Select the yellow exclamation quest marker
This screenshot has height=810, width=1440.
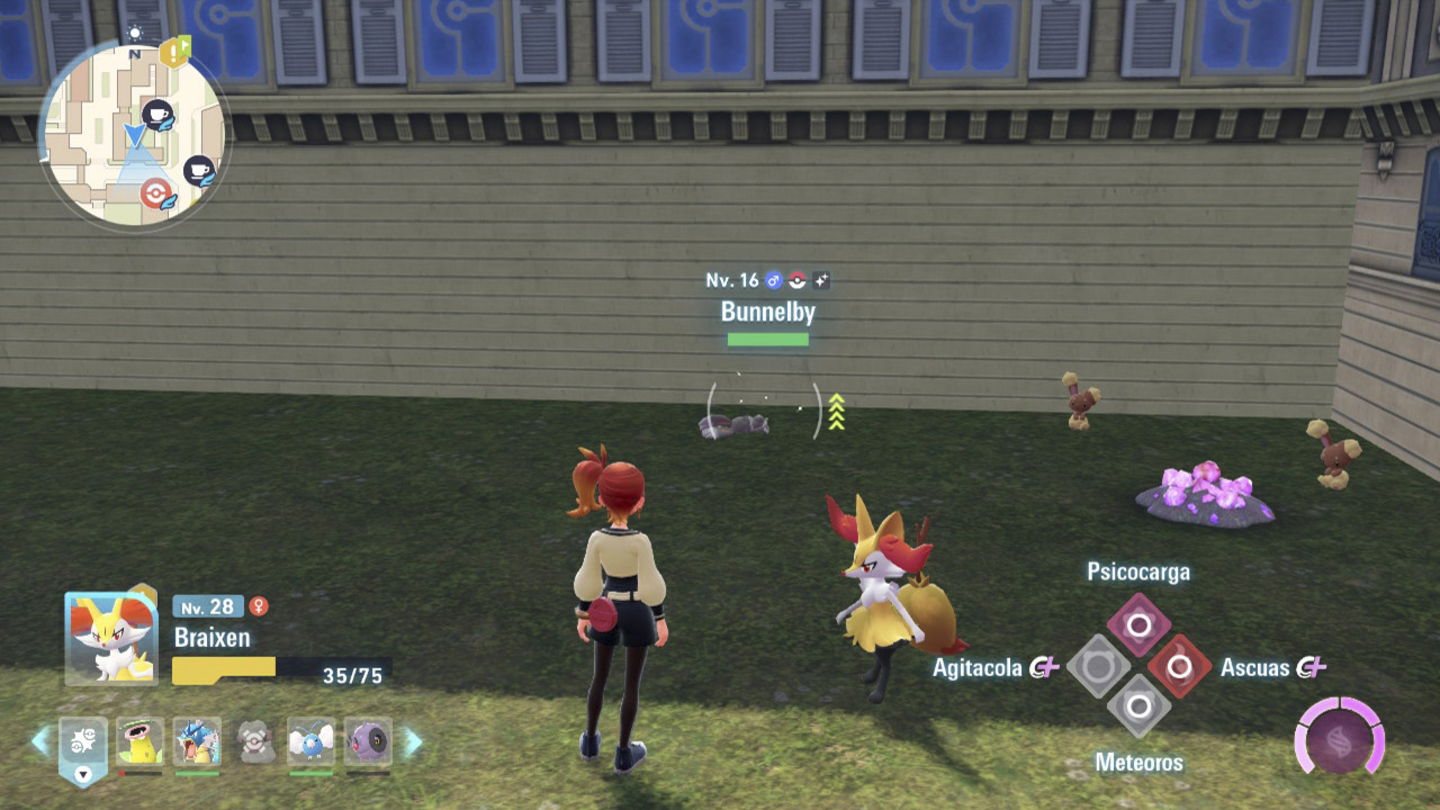pyautogui.click(x=175, y=52)
